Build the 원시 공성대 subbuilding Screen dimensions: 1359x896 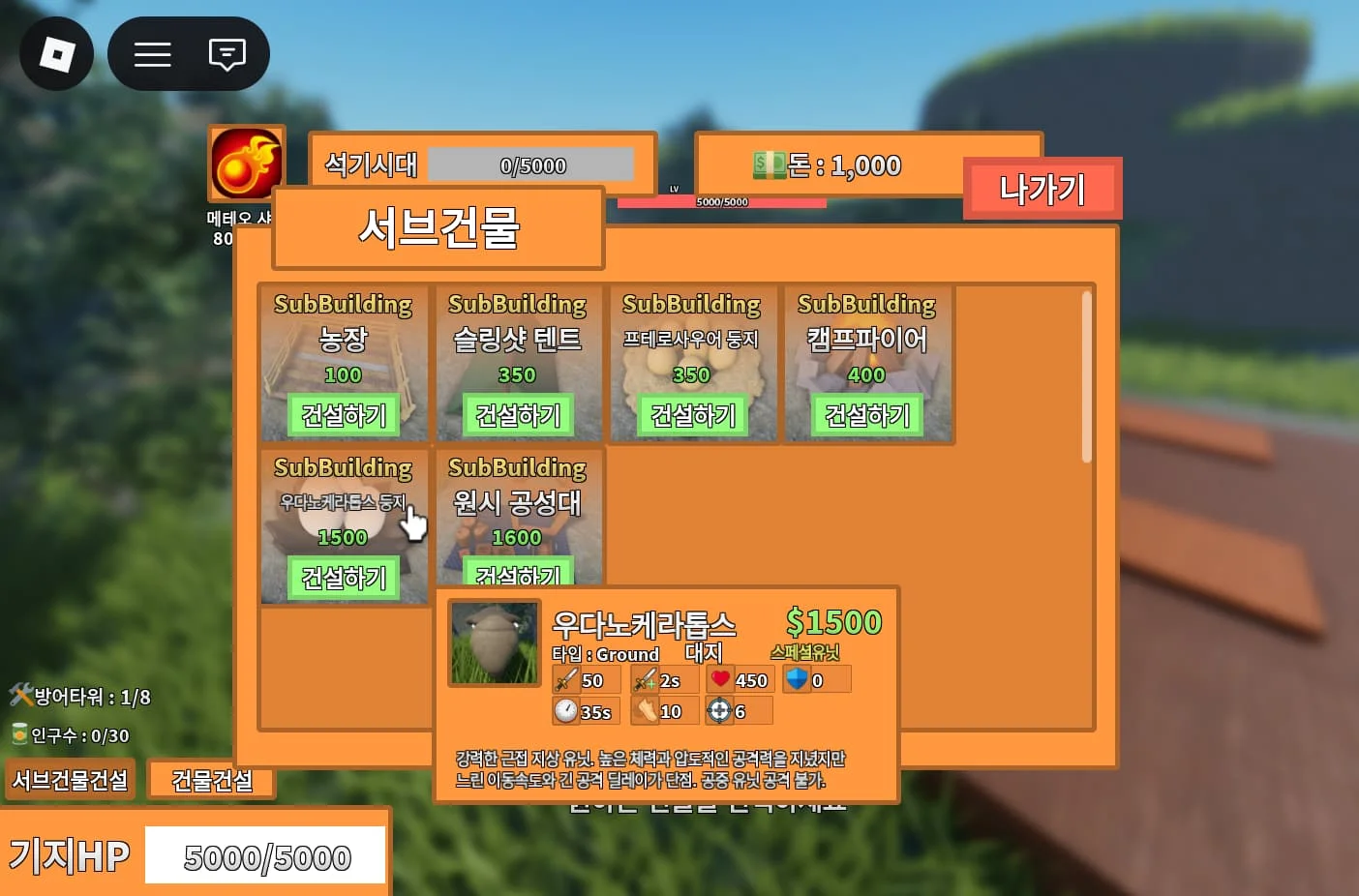(x=518, y=573)
